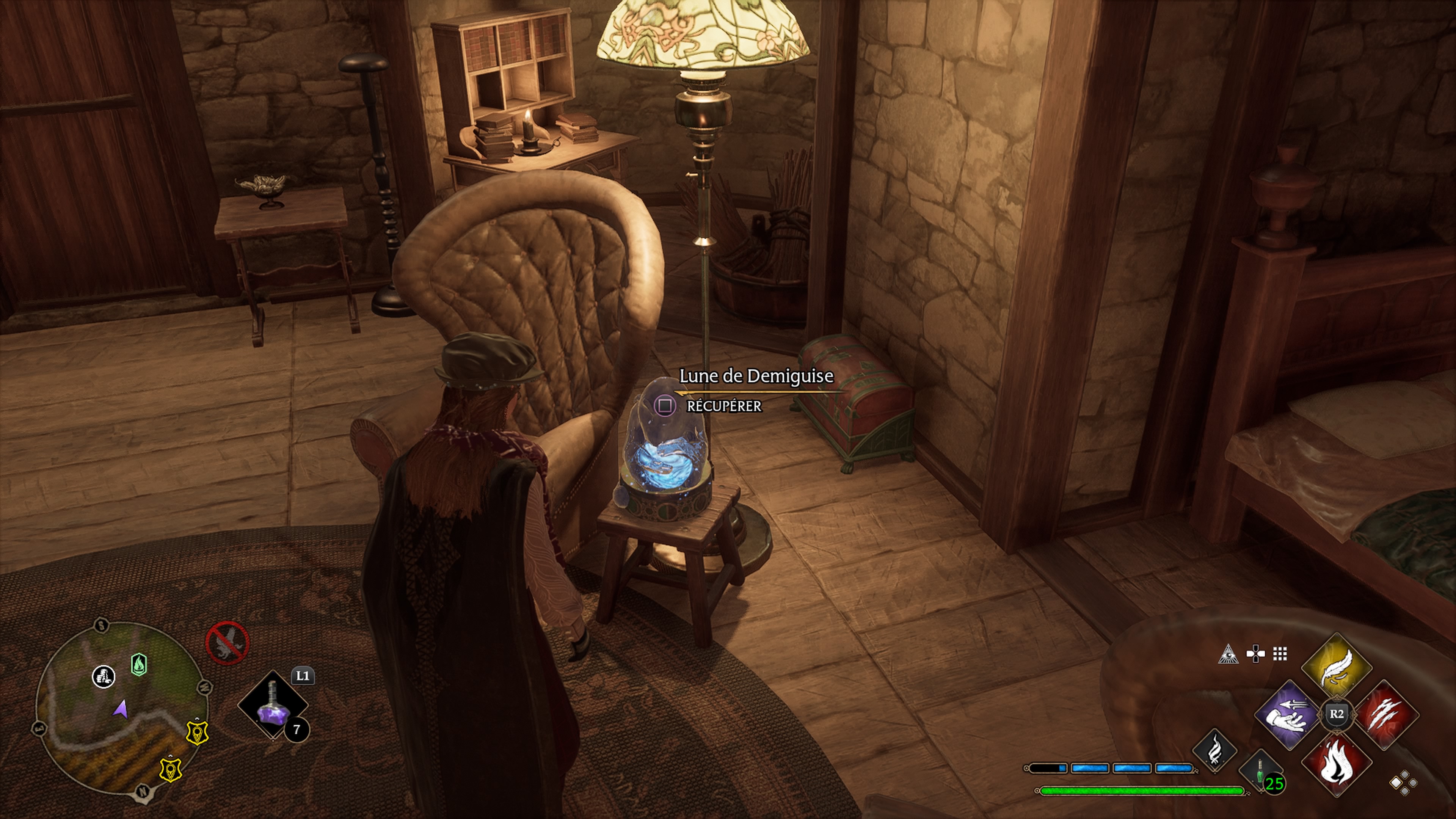The width and height of the screenshot is (1456, 819).
Task: Switch spell set using four-diamond selector
Action: 1403,783
